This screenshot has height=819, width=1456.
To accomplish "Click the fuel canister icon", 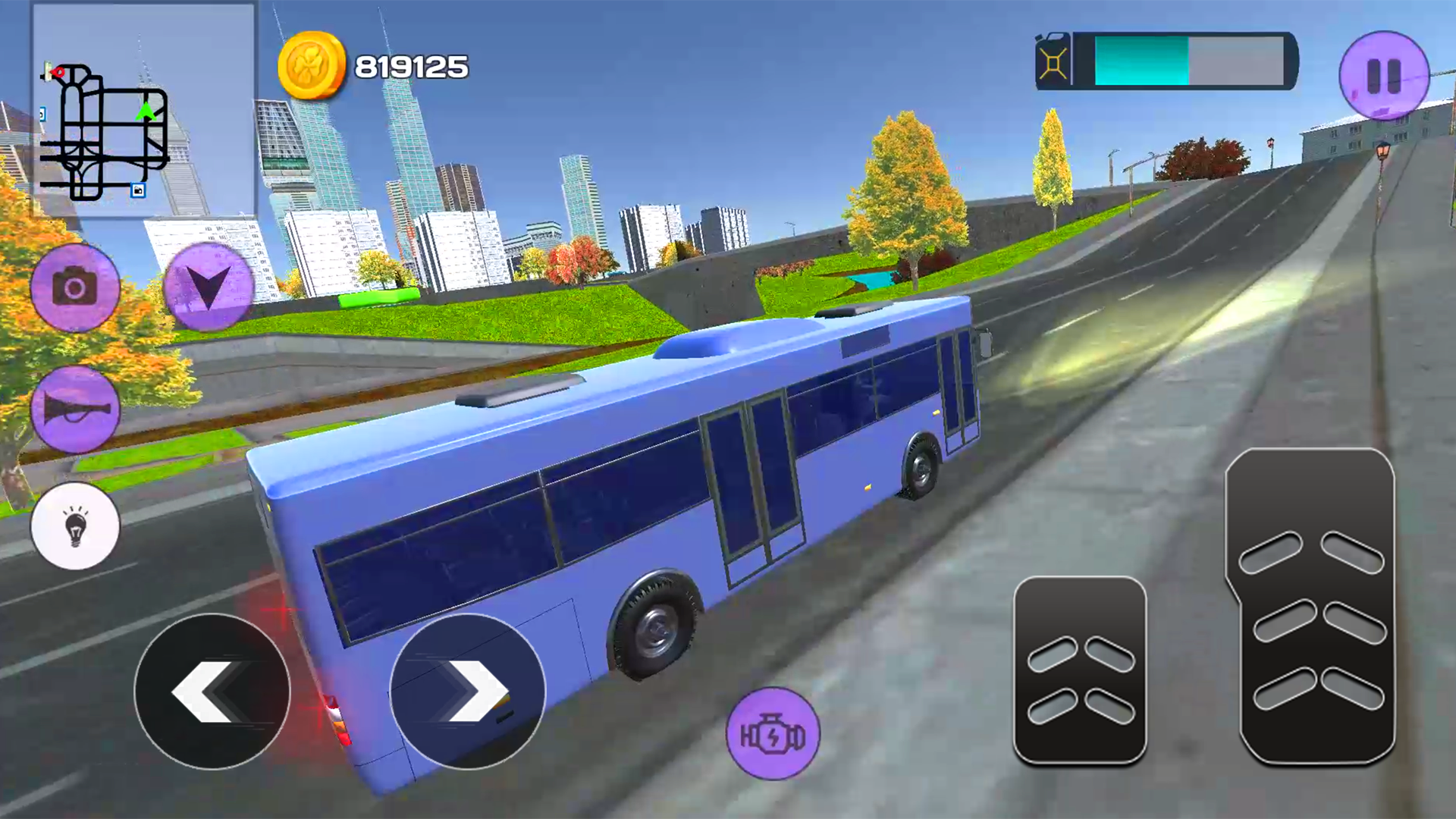I will pos(1054,61).
